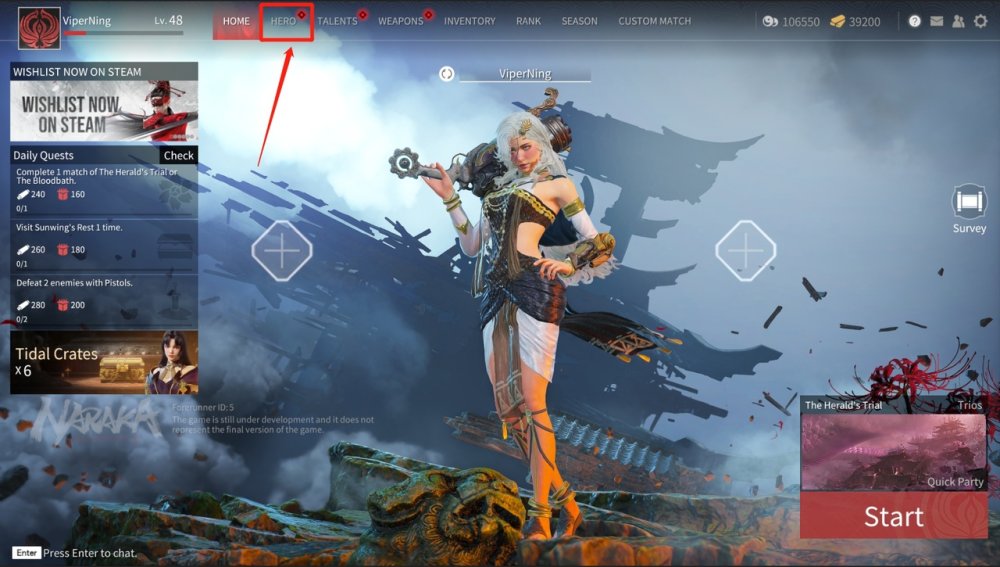Viewport: 1000px width, 567px height.
Task: Switch to the TALENTS tab
Action: [x=337, y=21]
